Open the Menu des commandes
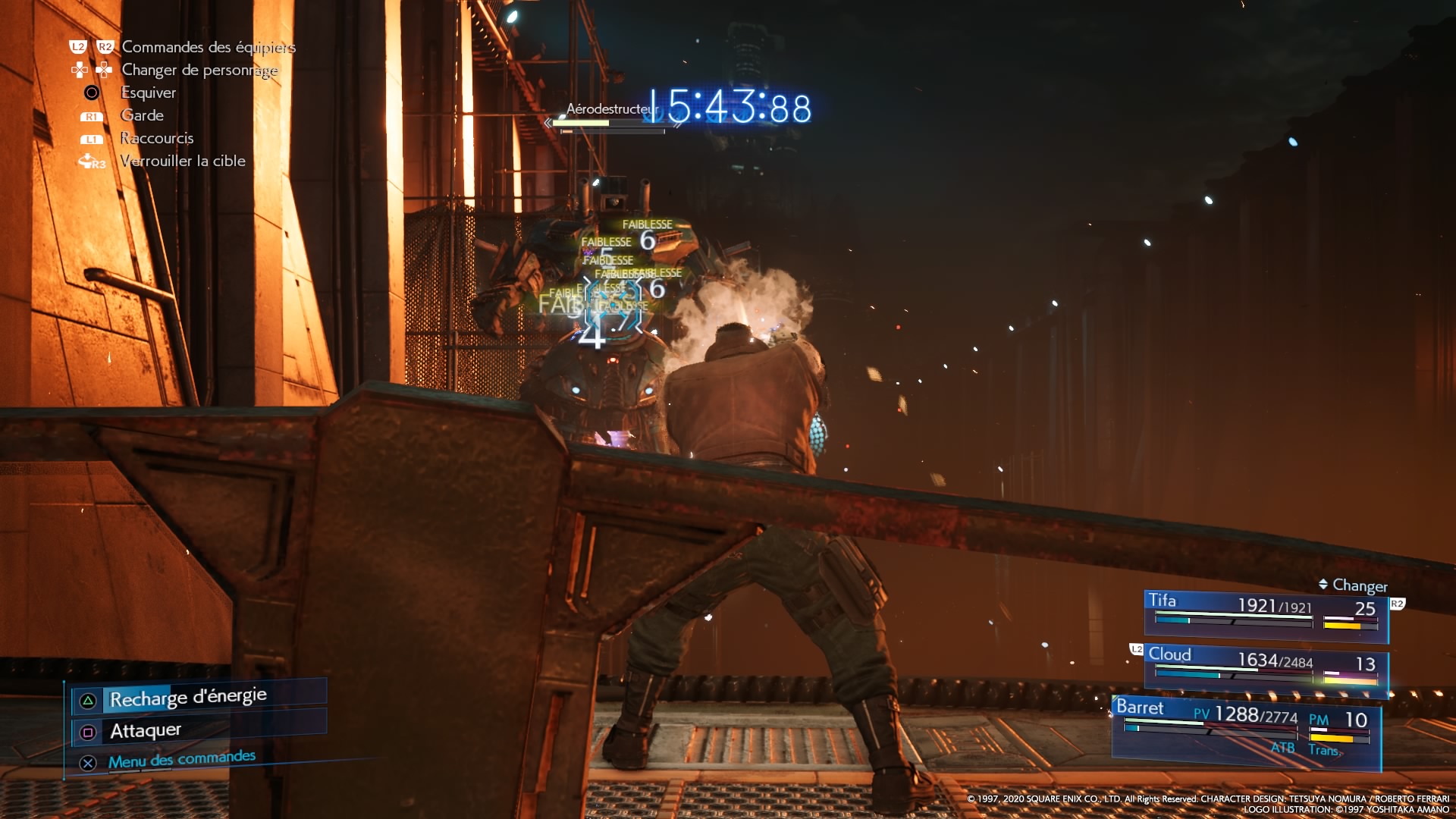This screenshot has height=819, width=1456. pos(181,759)
